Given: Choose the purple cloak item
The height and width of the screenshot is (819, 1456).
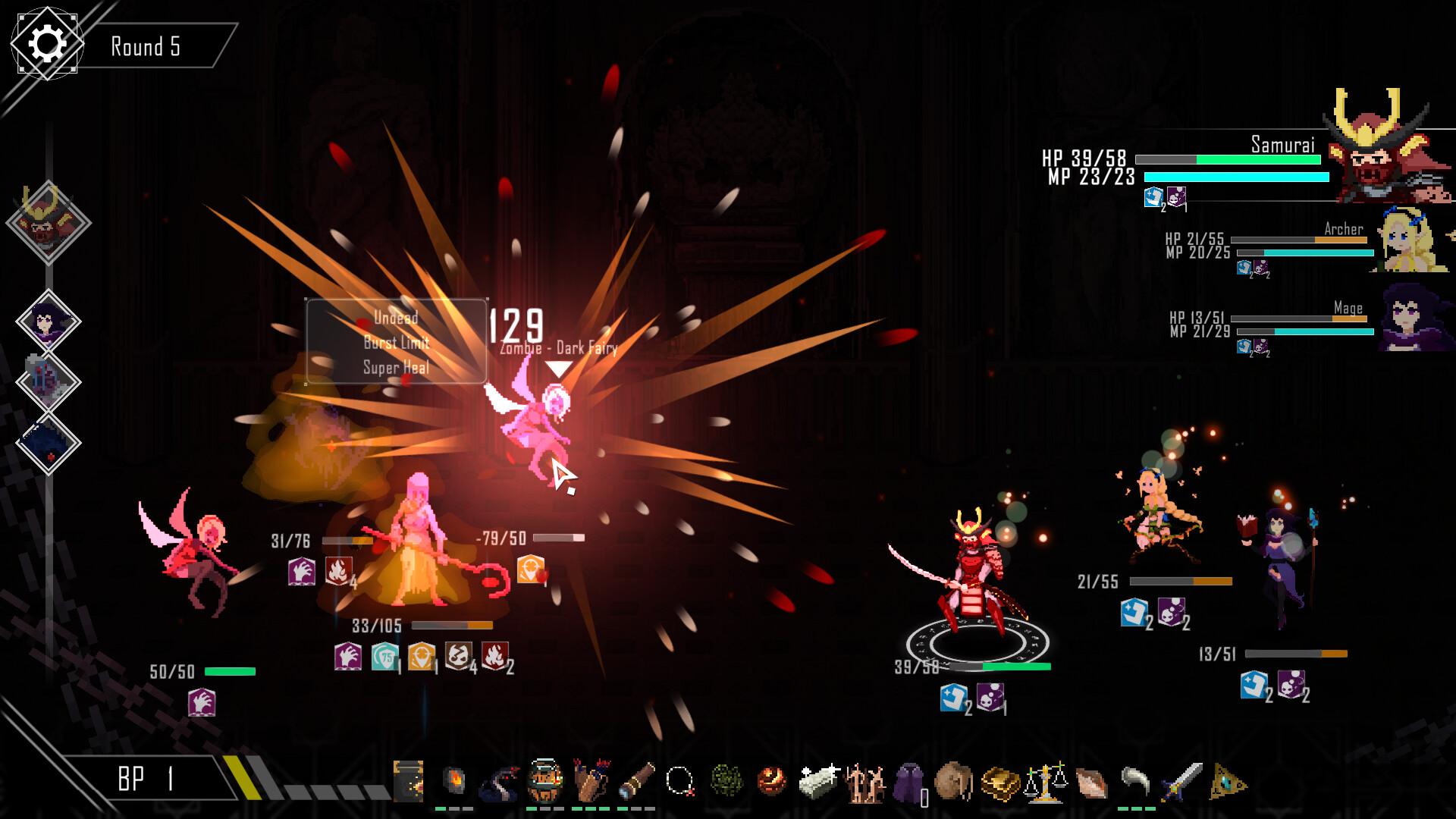Looking at the screenshot, I should click(x=908, y=783).
